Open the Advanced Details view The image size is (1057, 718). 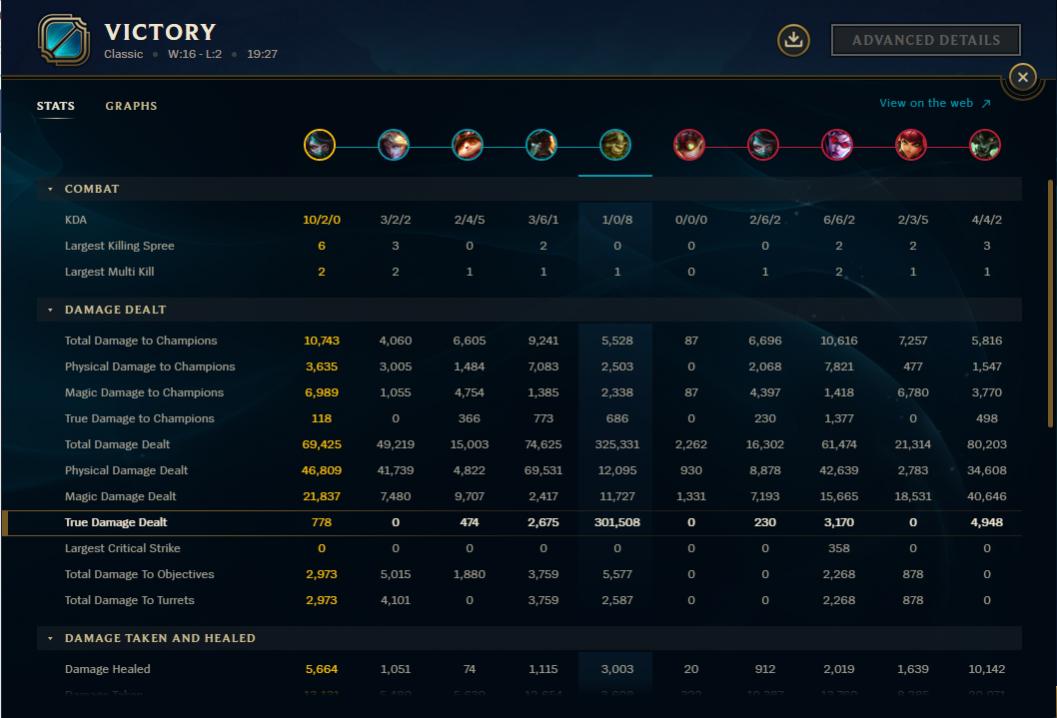tap(925, 40)
